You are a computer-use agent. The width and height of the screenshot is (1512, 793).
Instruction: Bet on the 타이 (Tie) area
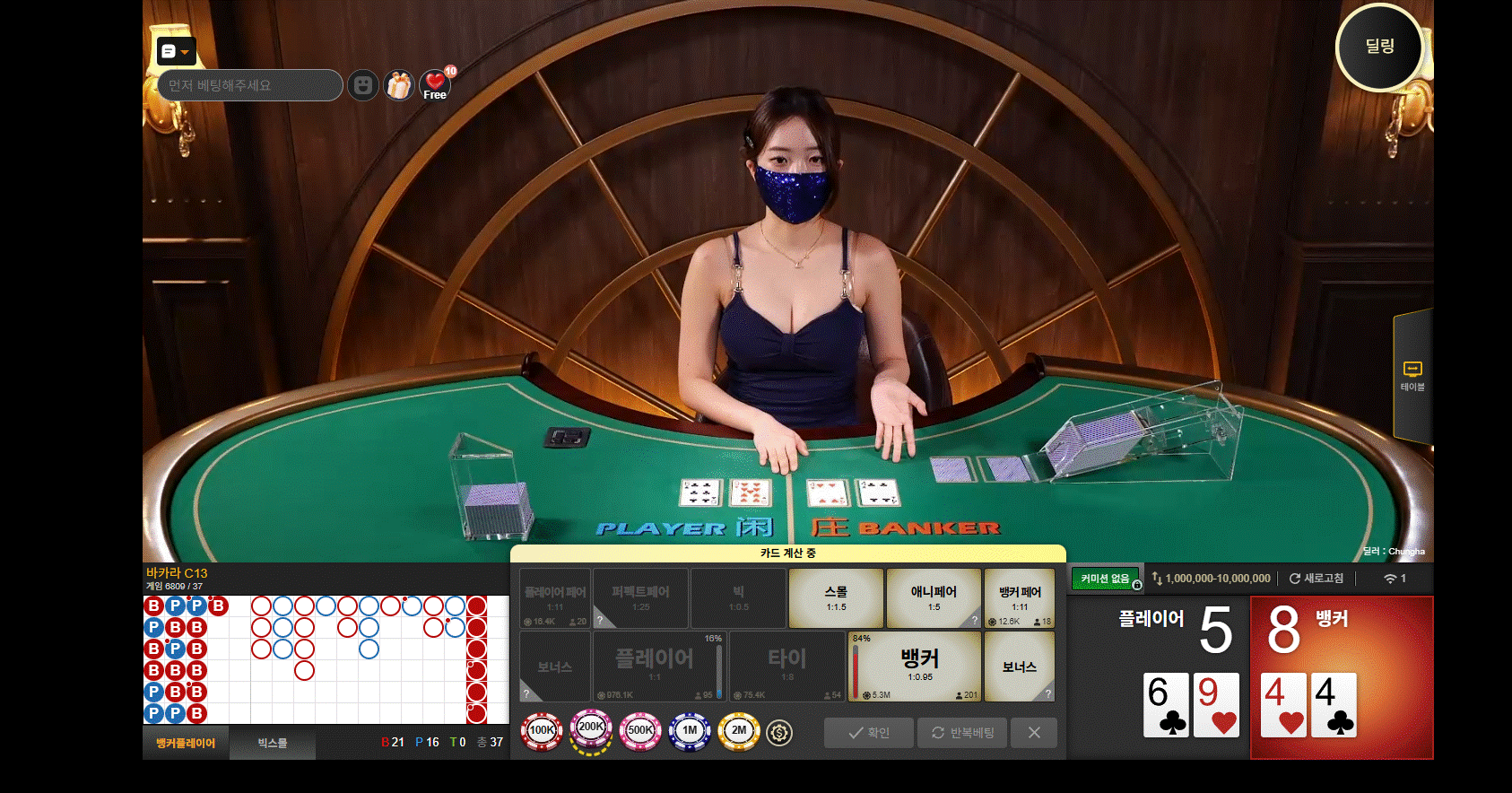coord(786,666)
